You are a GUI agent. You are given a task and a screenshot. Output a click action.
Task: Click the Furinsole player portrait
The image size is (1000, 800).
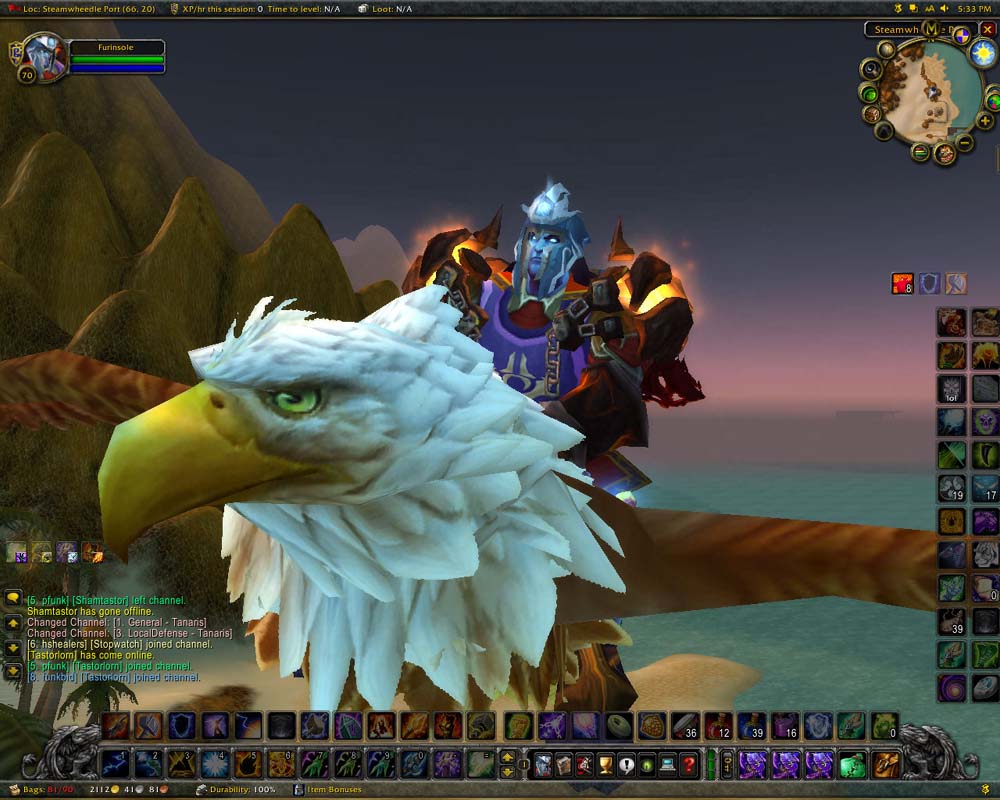[44, 56]
